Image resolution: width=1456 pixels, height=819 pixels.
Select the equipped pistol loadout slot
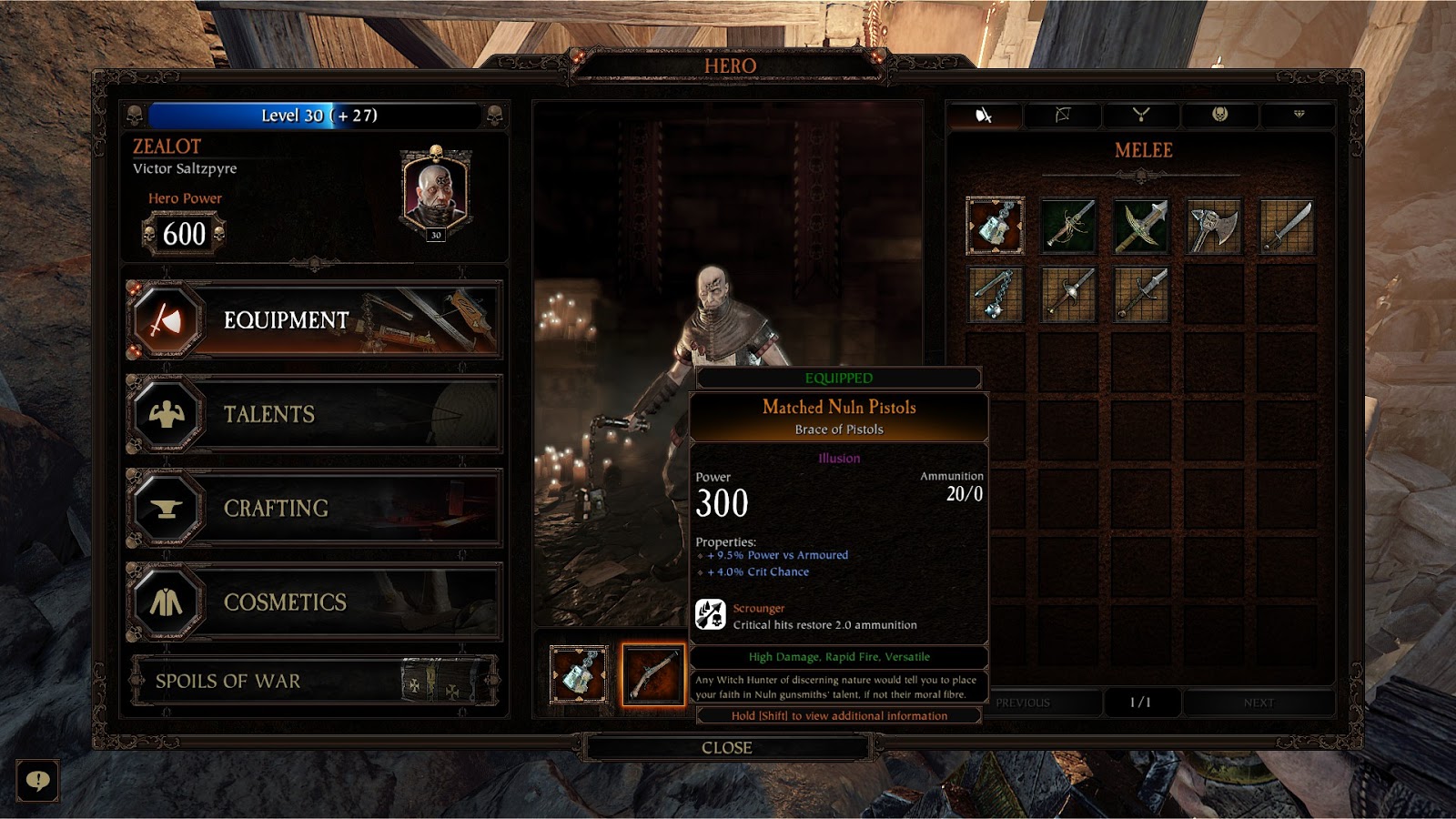coord(652,674)
